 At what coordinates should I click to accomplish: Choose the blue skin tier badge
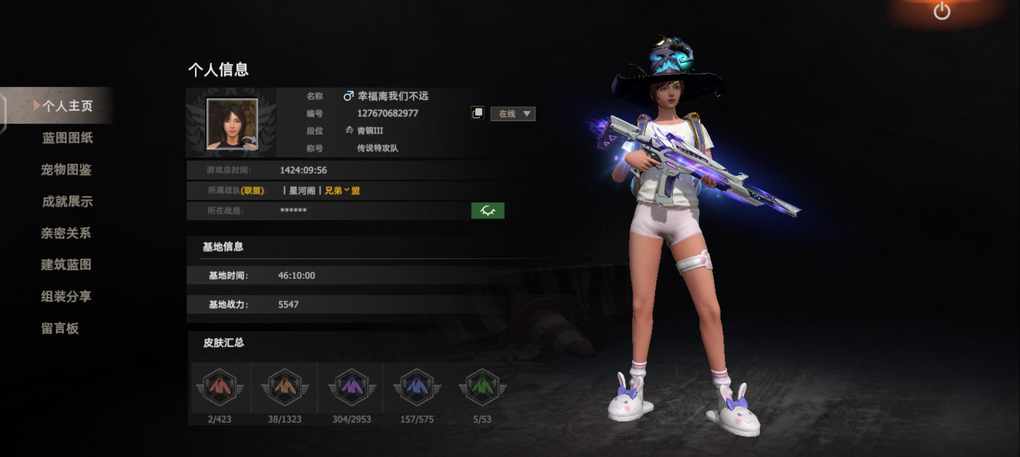click(416, 386)
